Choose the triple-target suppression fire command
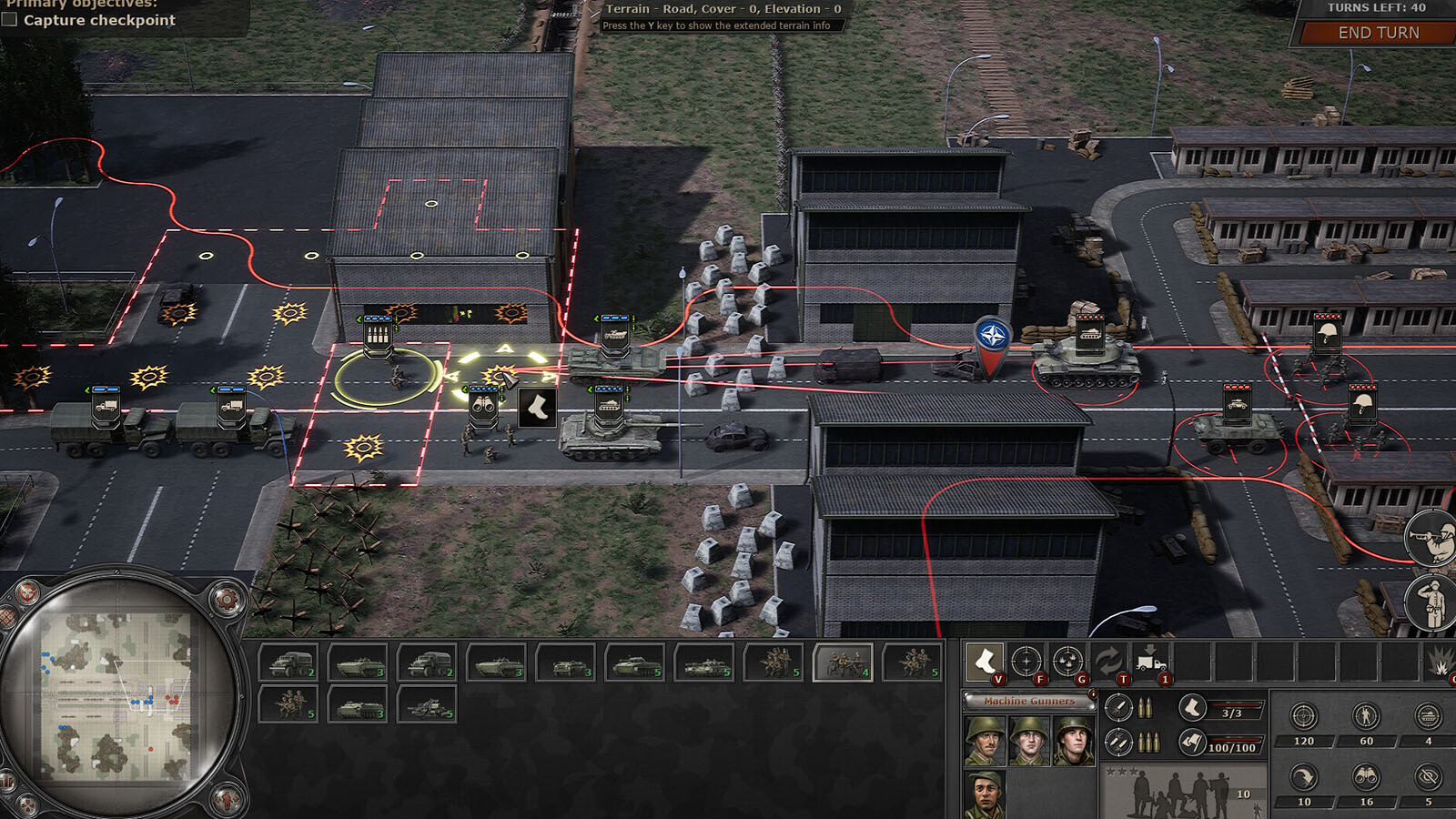Image resolution: width=1456 pixels, height=819 pixels. [x=1067, y=662]
